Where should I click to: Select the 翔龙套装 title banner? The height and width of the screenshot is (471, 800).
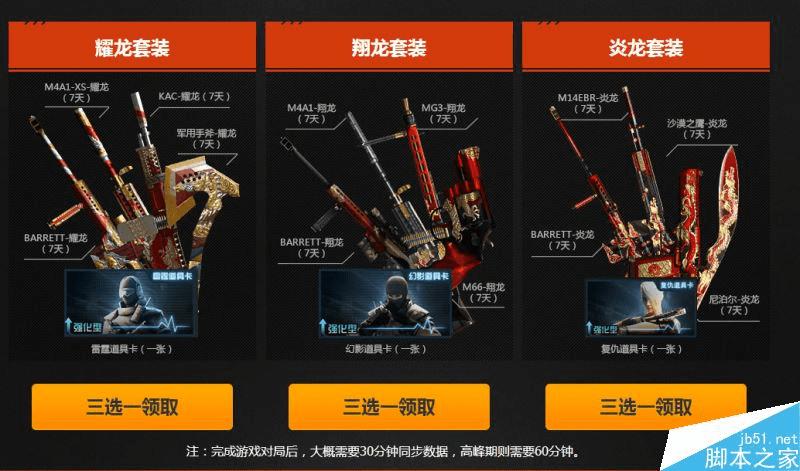(x=389, y=47)
